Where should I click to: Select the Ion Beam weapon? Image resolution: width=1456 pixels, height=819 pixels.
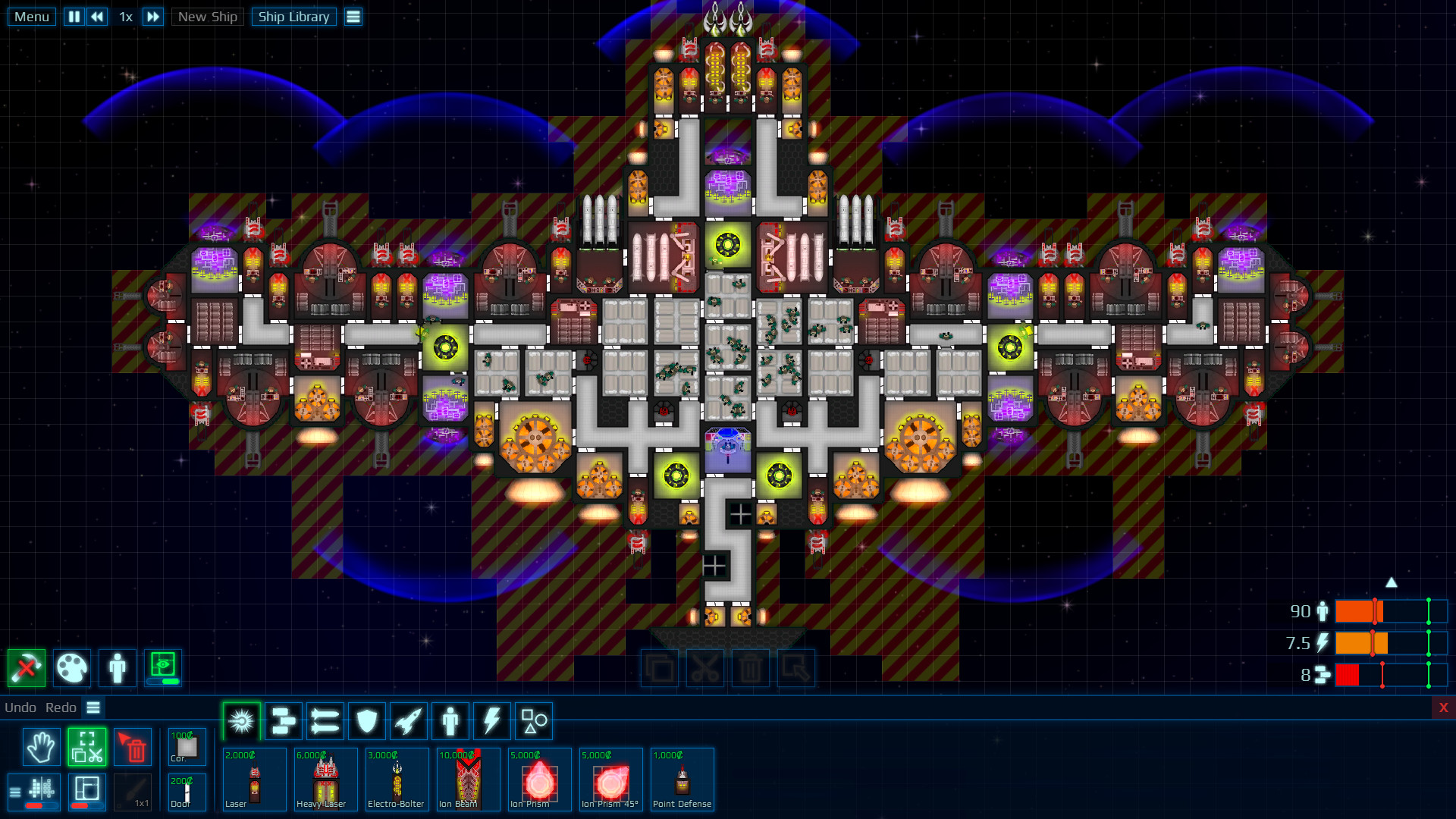pos(468,780)
